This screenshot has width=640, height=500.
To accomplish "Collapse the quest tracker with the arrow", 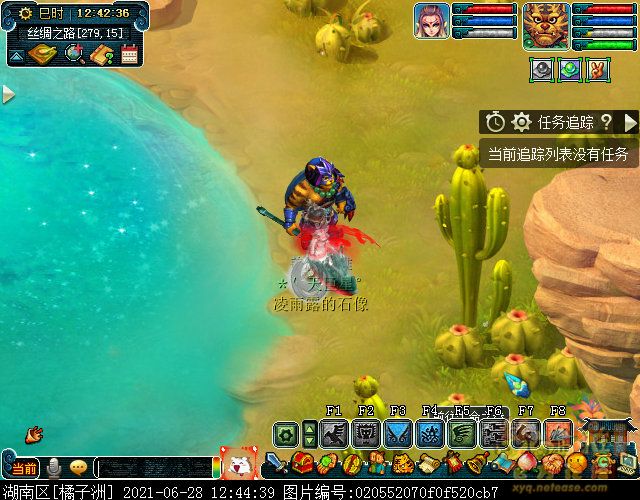I will [630, 122].
